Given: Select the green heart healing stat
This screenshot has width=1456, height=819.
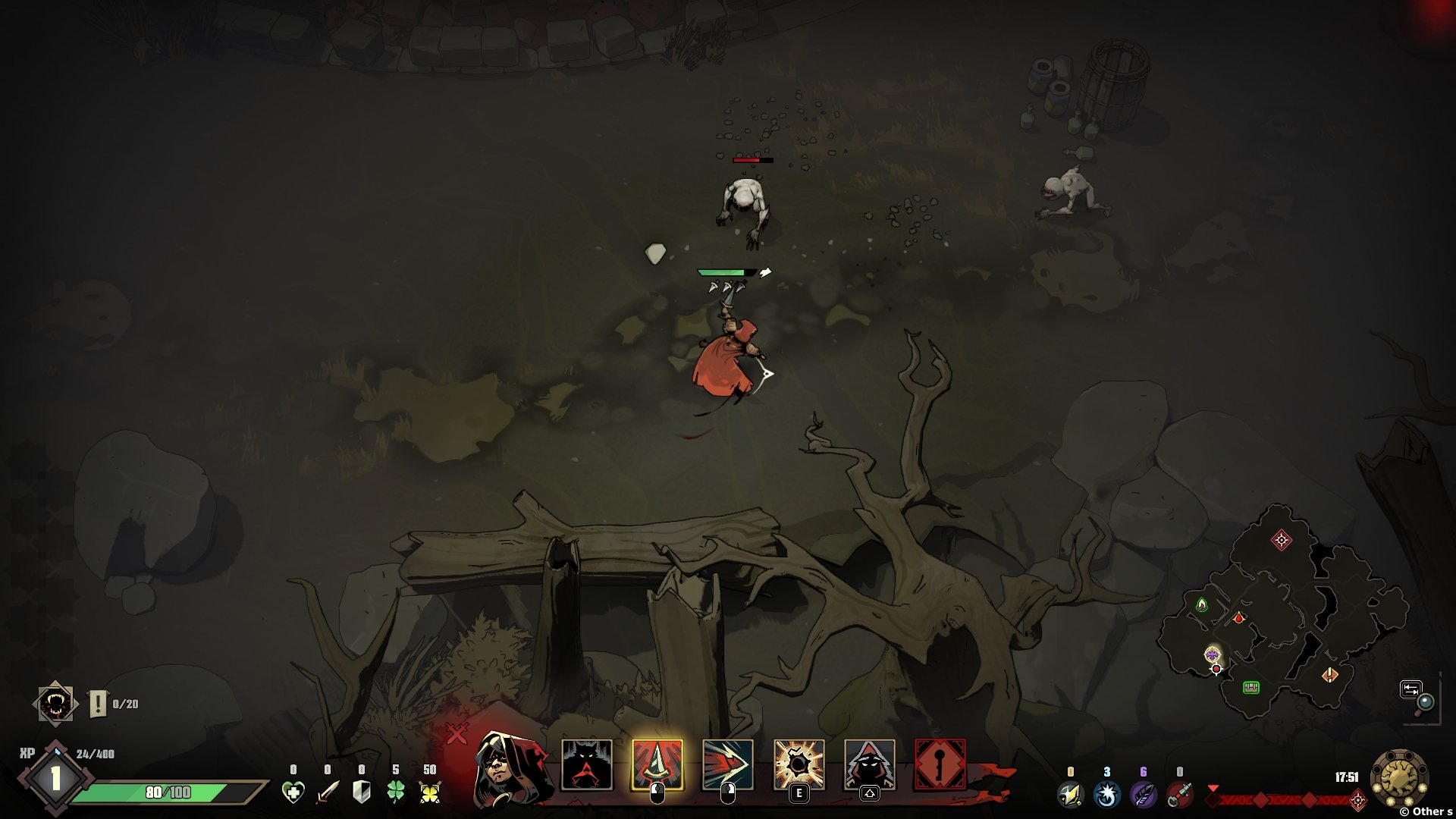Looking at the screenshot, I should [293, 792].
